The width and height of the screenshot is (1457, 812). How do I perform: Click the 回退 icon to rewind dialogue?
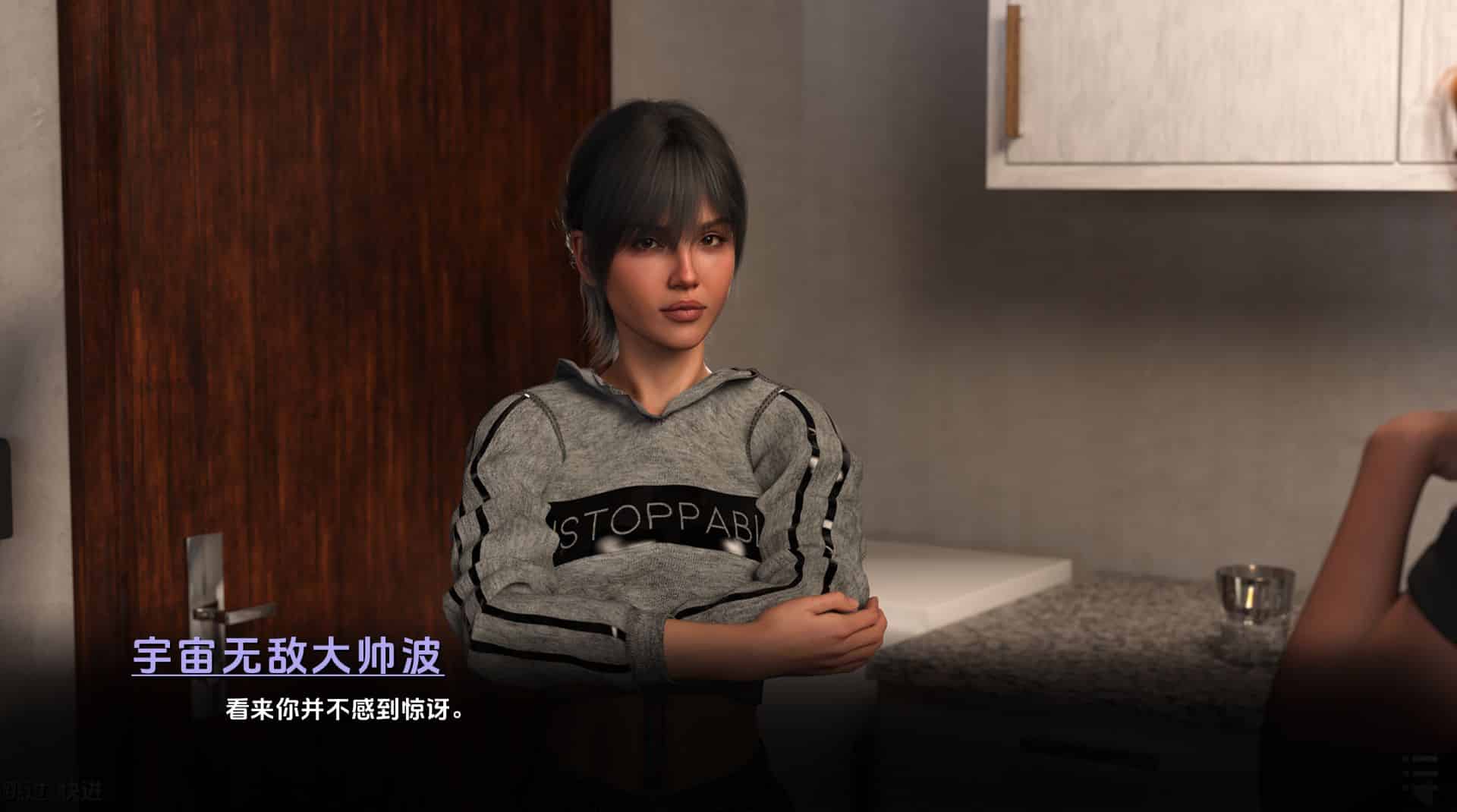click(23, 789)
